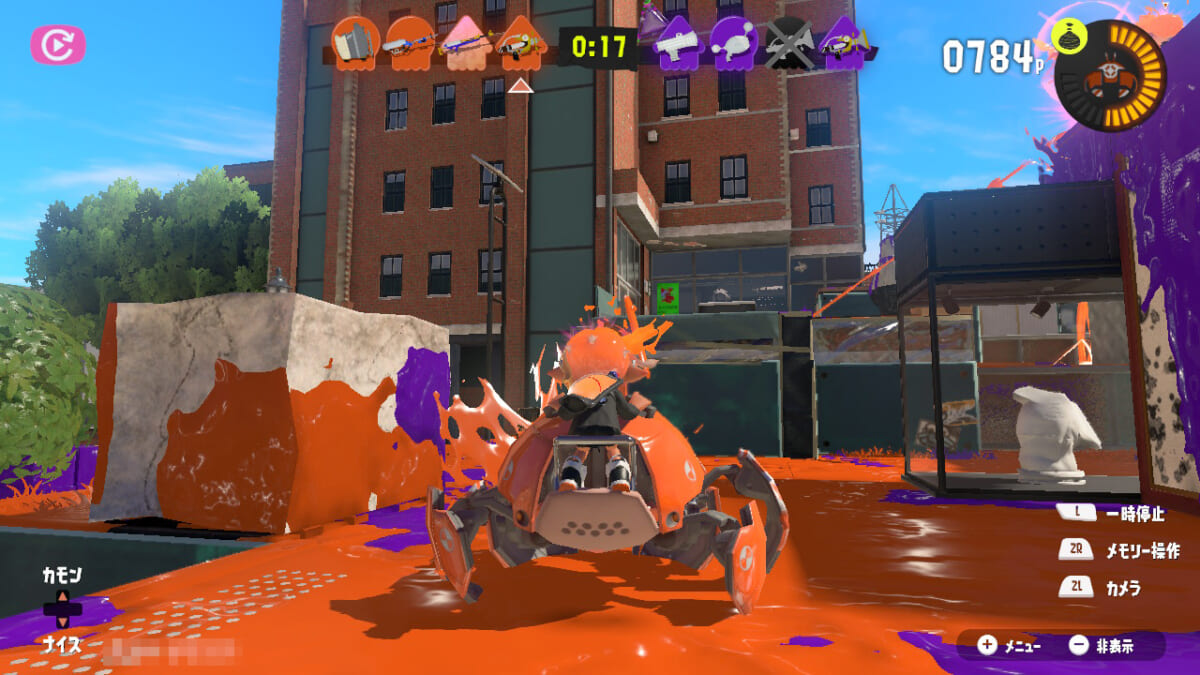
Task: Select the purple team blaster player icon
Action: click(678, 44)
